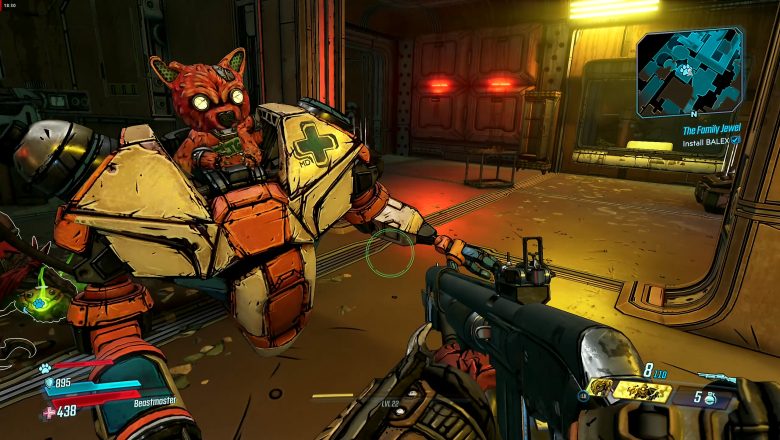This screenshot has height=440, width=780.
Task: Click the pet paw icon by health bars
Action: 45,367
